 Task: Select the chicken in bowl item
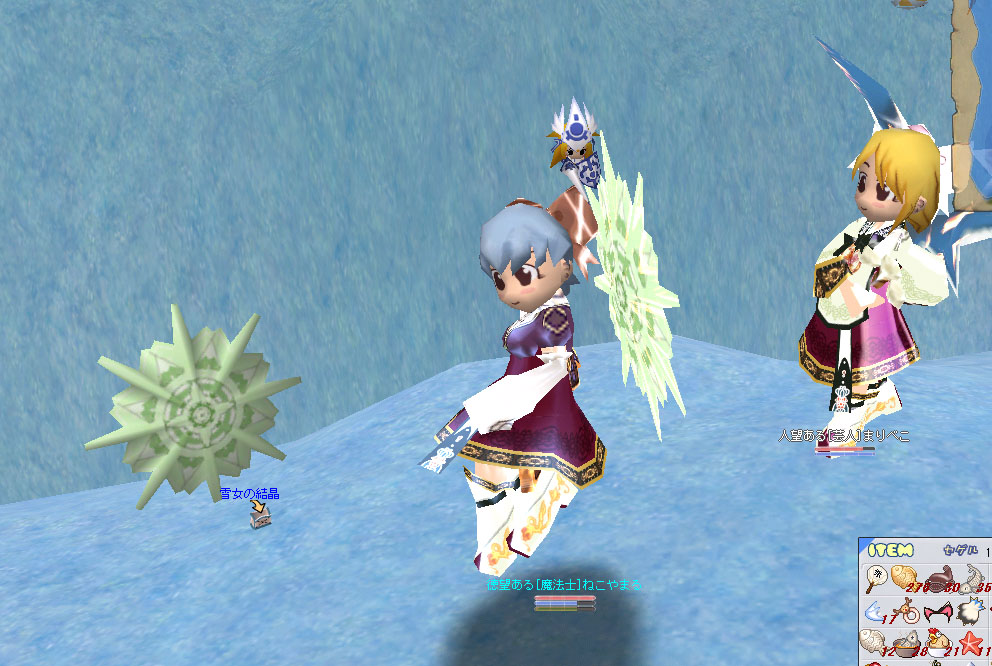tap(939, 643)
